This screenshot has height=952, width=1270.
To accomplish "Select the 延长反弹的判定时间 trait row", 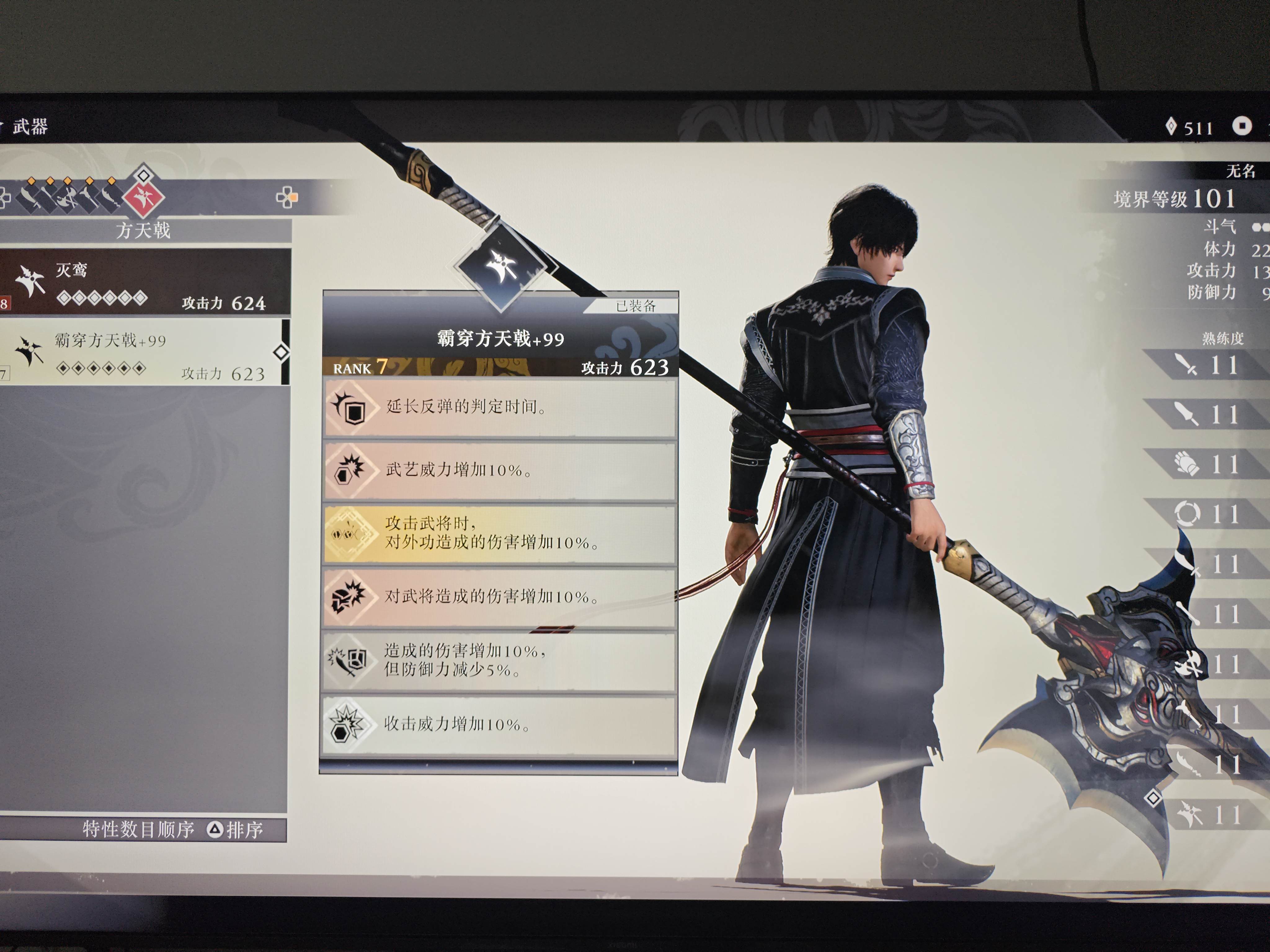I will pos(500,408).
